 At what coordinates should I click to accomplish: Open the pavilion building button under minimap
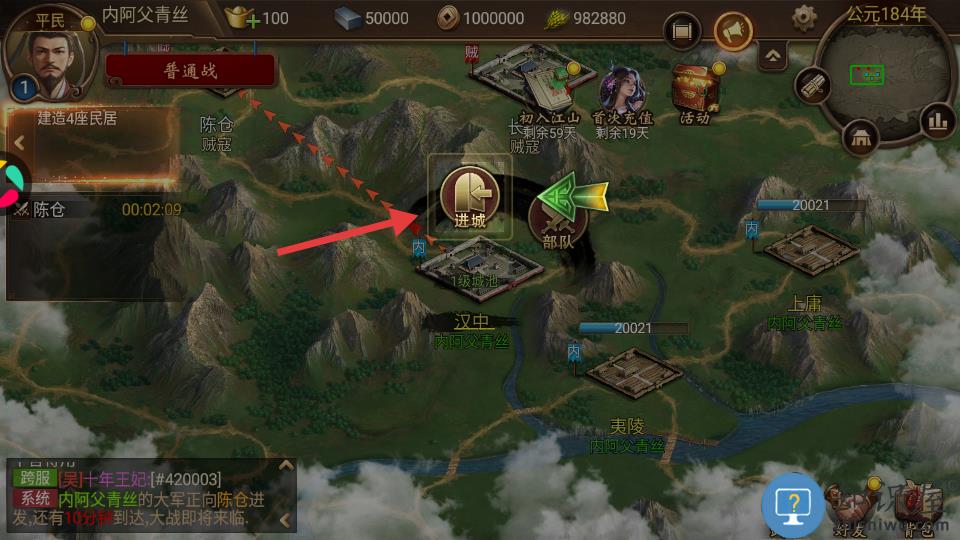click(859, 137)
